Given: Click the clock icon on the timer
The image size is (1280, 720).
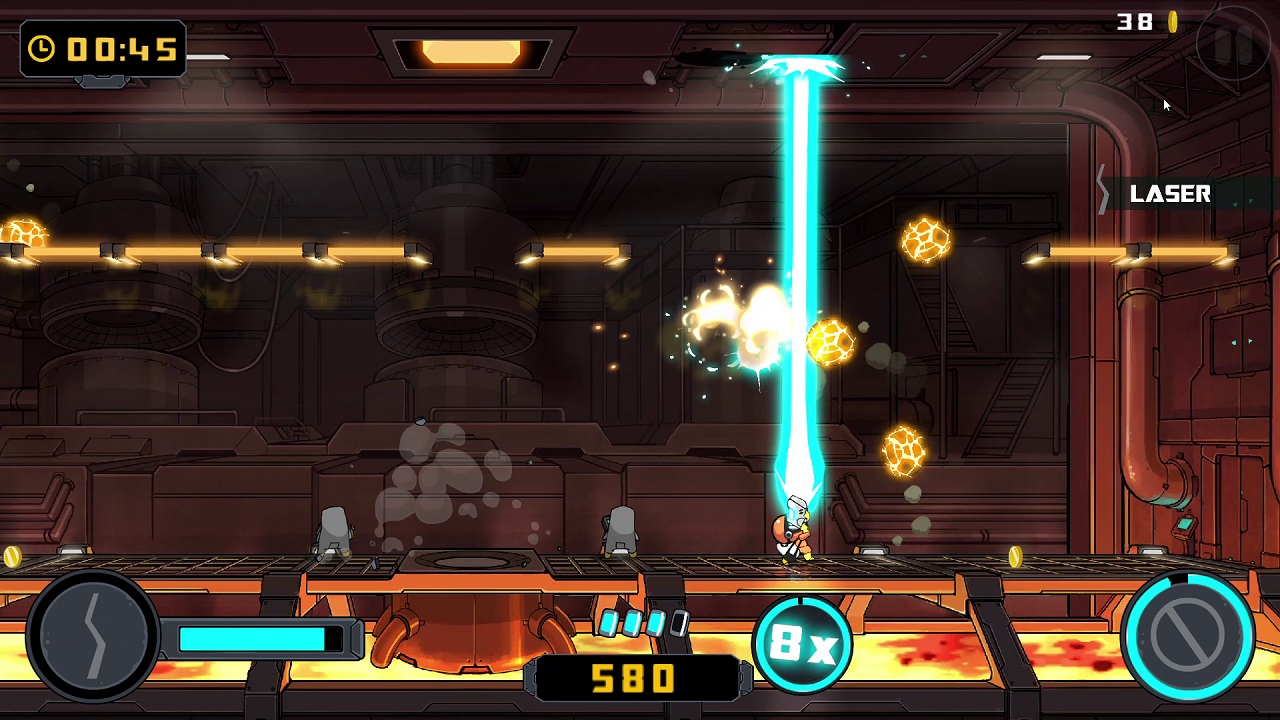Looking at the screenshot, I should coord(40,49).
